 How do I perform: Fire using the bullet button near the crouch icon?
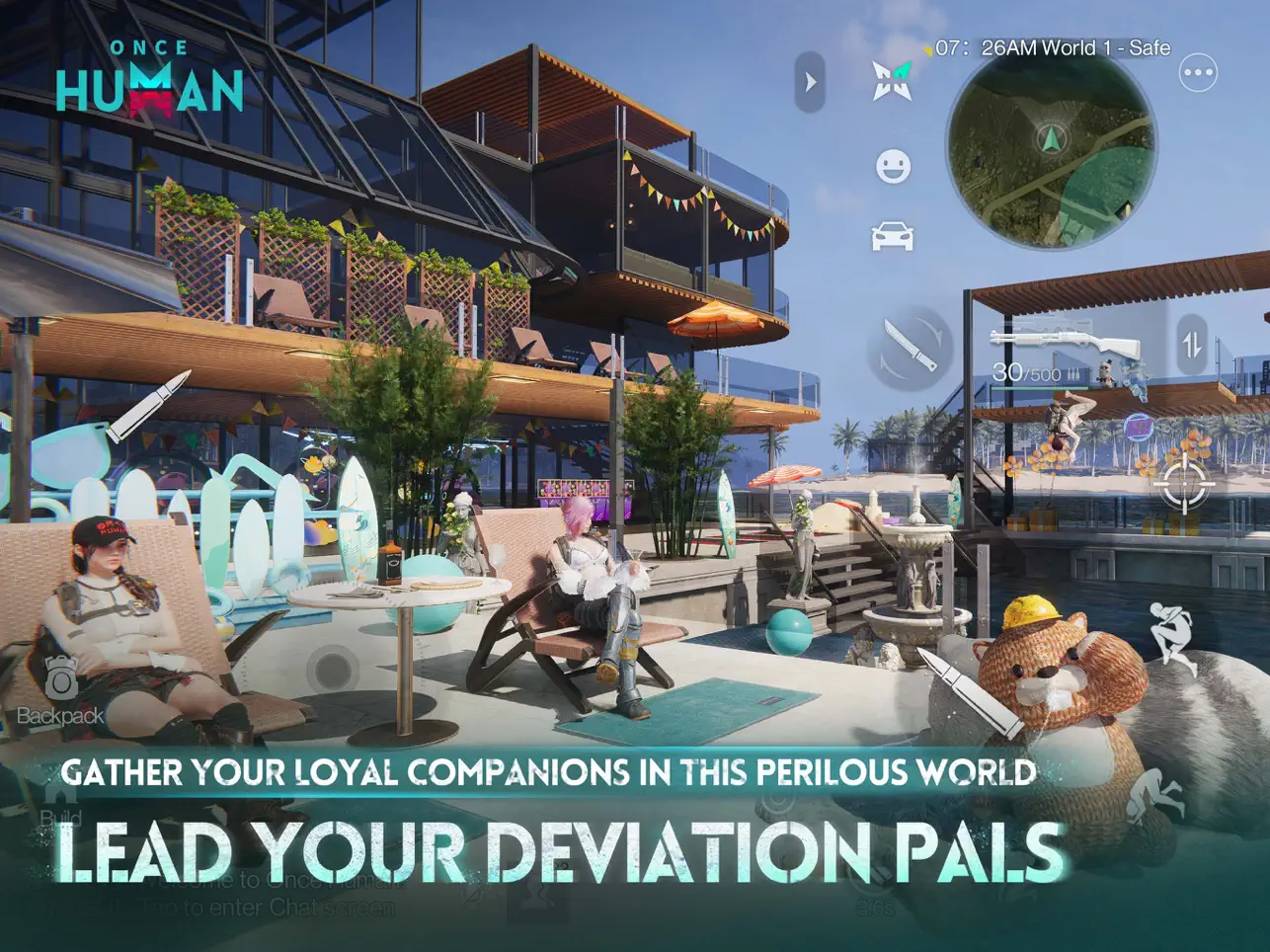point(970,690)
